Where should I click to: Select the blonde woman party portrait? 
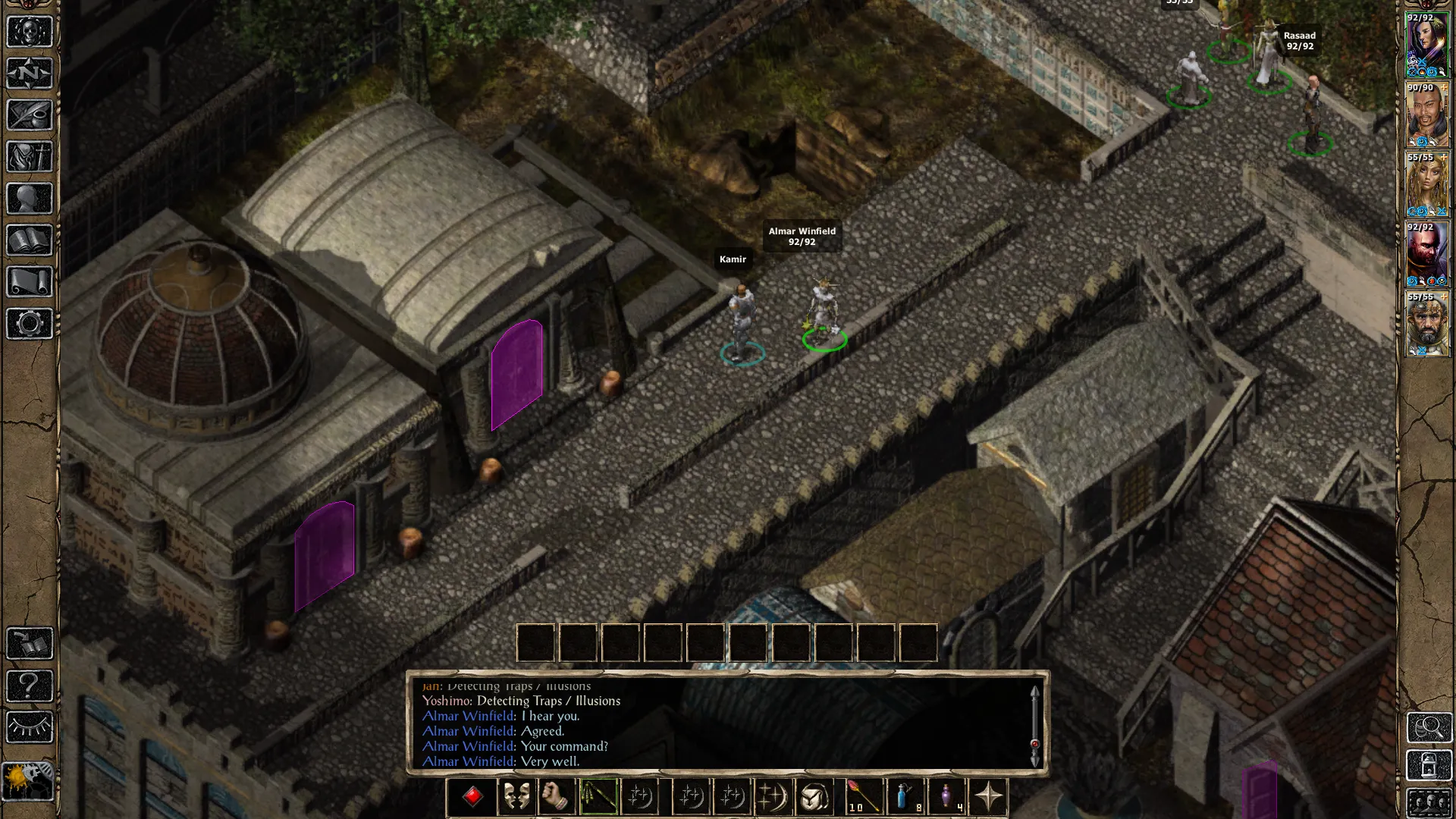pos(1426,186)
